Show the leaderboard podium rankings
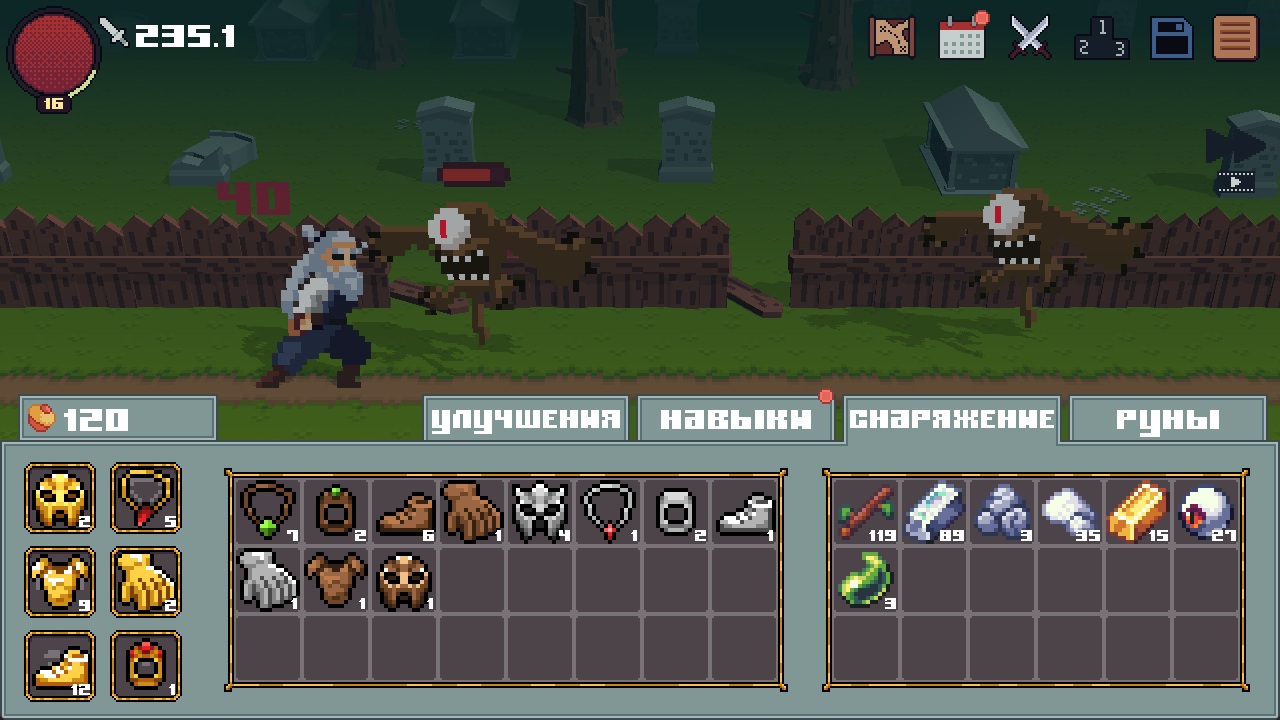Image resolution: width=1280 pixels, height=720 pixels. click(x=1101, y=38)
